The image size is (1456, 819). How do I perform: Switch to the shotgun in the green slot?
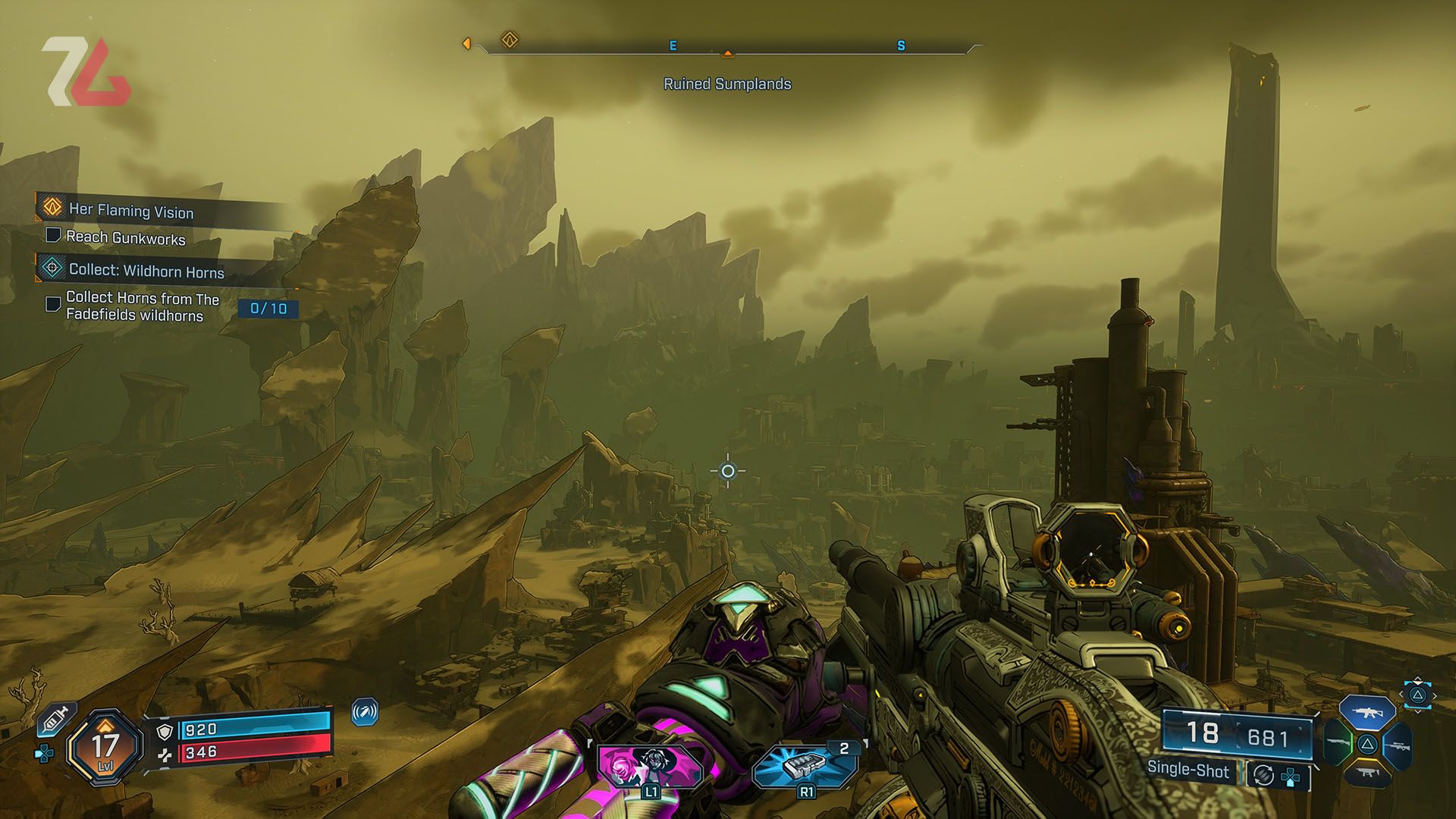[1338, 743]
